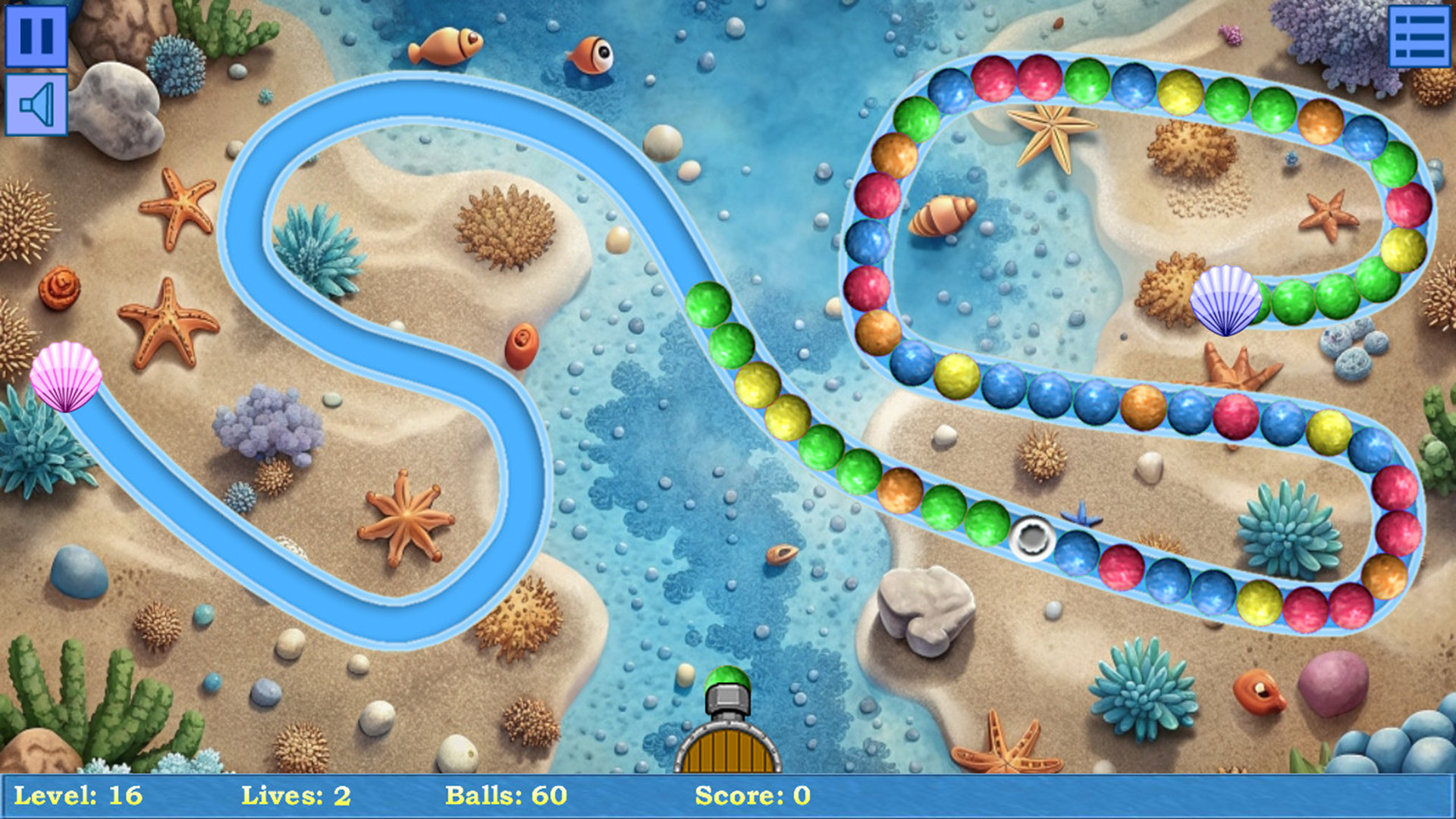
Task: Click the Score: 0 display
Action: [751, 795]
